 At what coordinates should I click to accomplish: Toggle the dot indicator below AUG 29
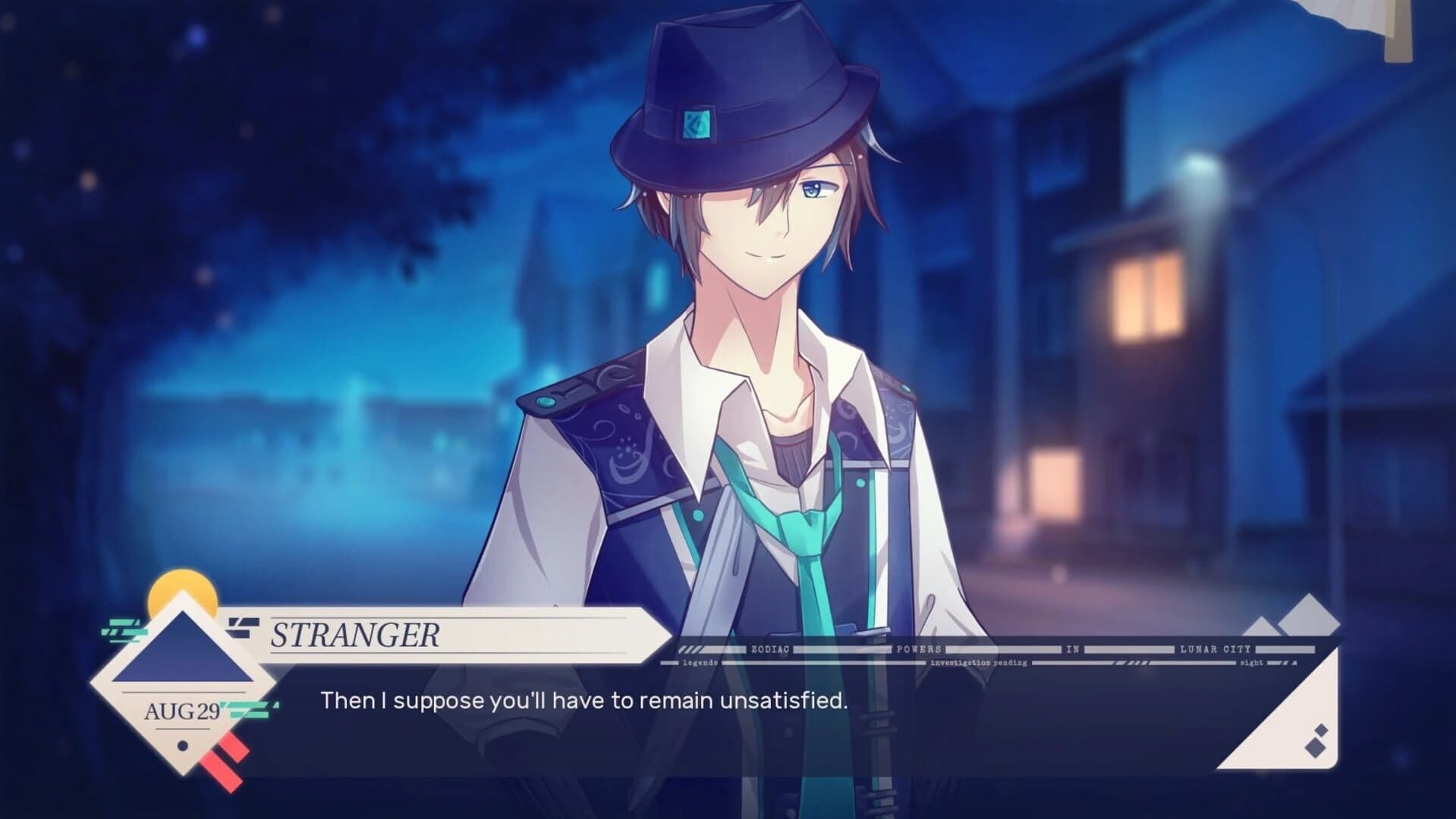click(x=182, y=744)
